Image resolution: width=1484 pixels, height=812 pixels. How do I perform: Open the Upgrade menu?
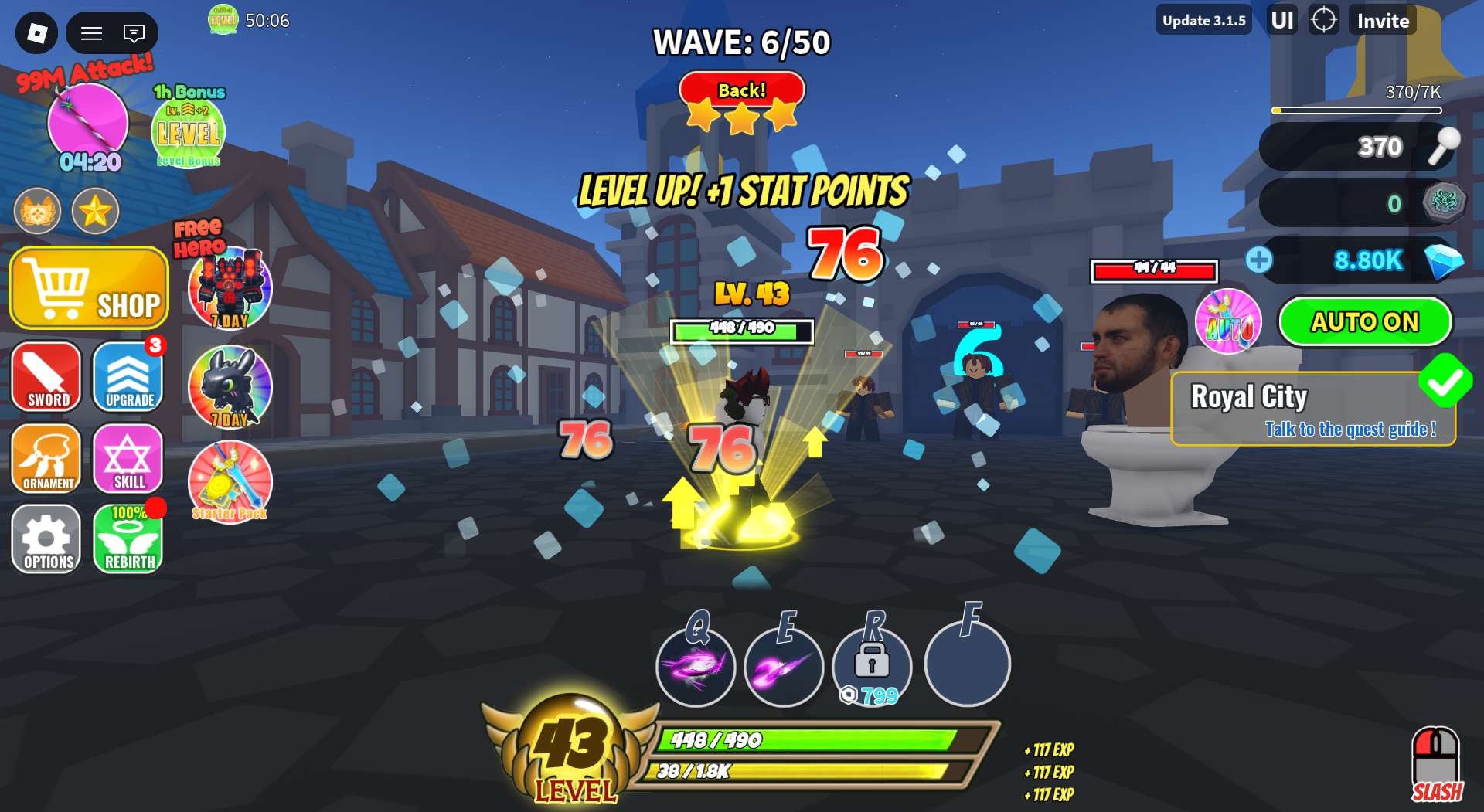click(x=128, y=377)
